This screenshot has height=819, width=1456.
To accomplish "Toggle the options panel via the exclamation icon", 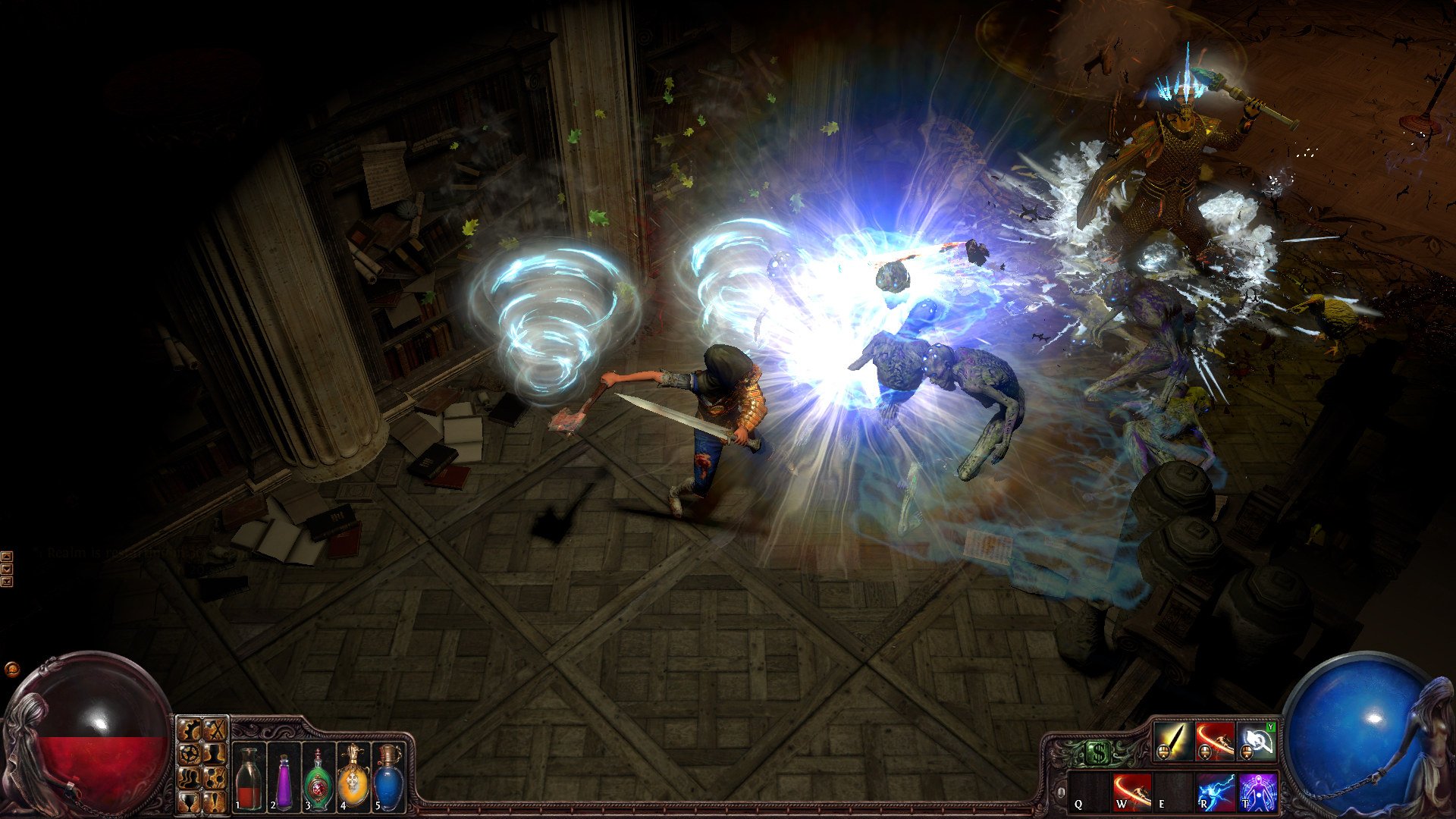I will 215,804.
